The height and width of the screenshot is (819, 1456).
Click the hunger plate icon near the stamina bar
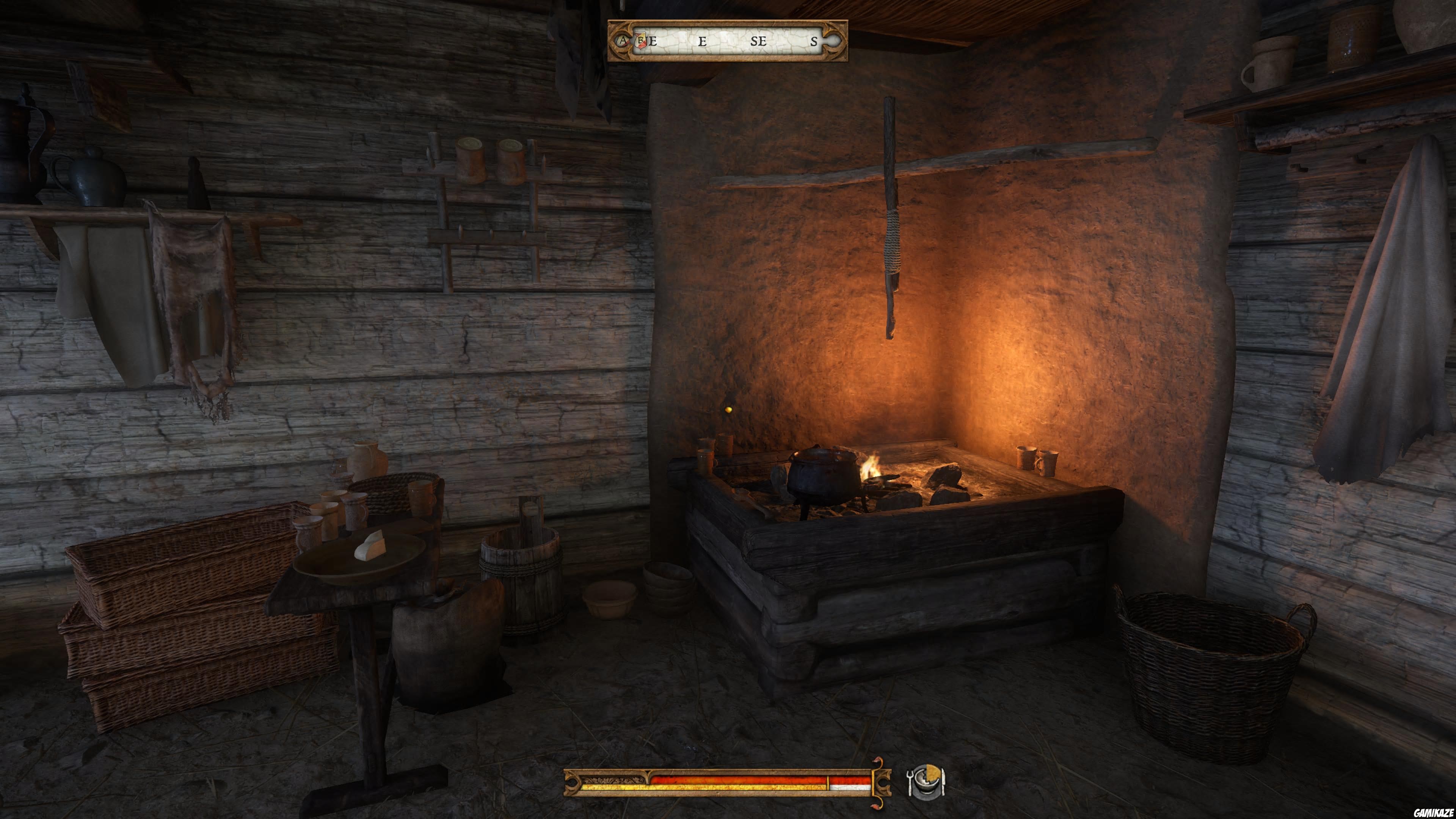[927, 783]
